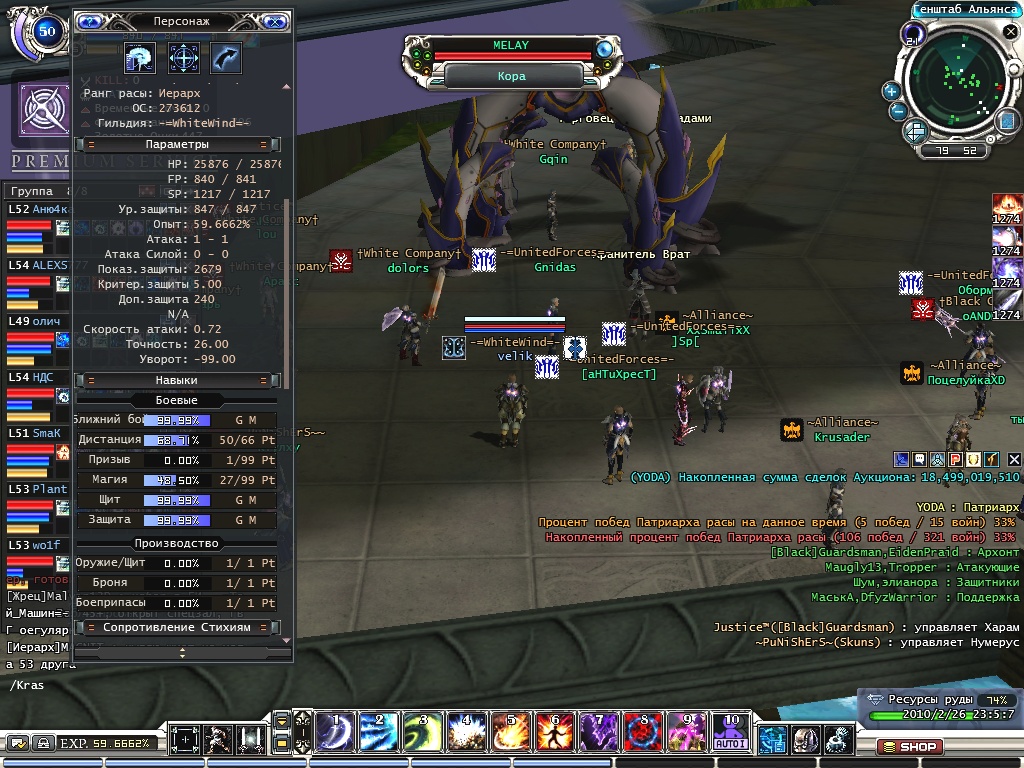The height and width of the screenshot is (768, 1024).
Task: Select the brain icon in character window
Action: coord(139,57)
